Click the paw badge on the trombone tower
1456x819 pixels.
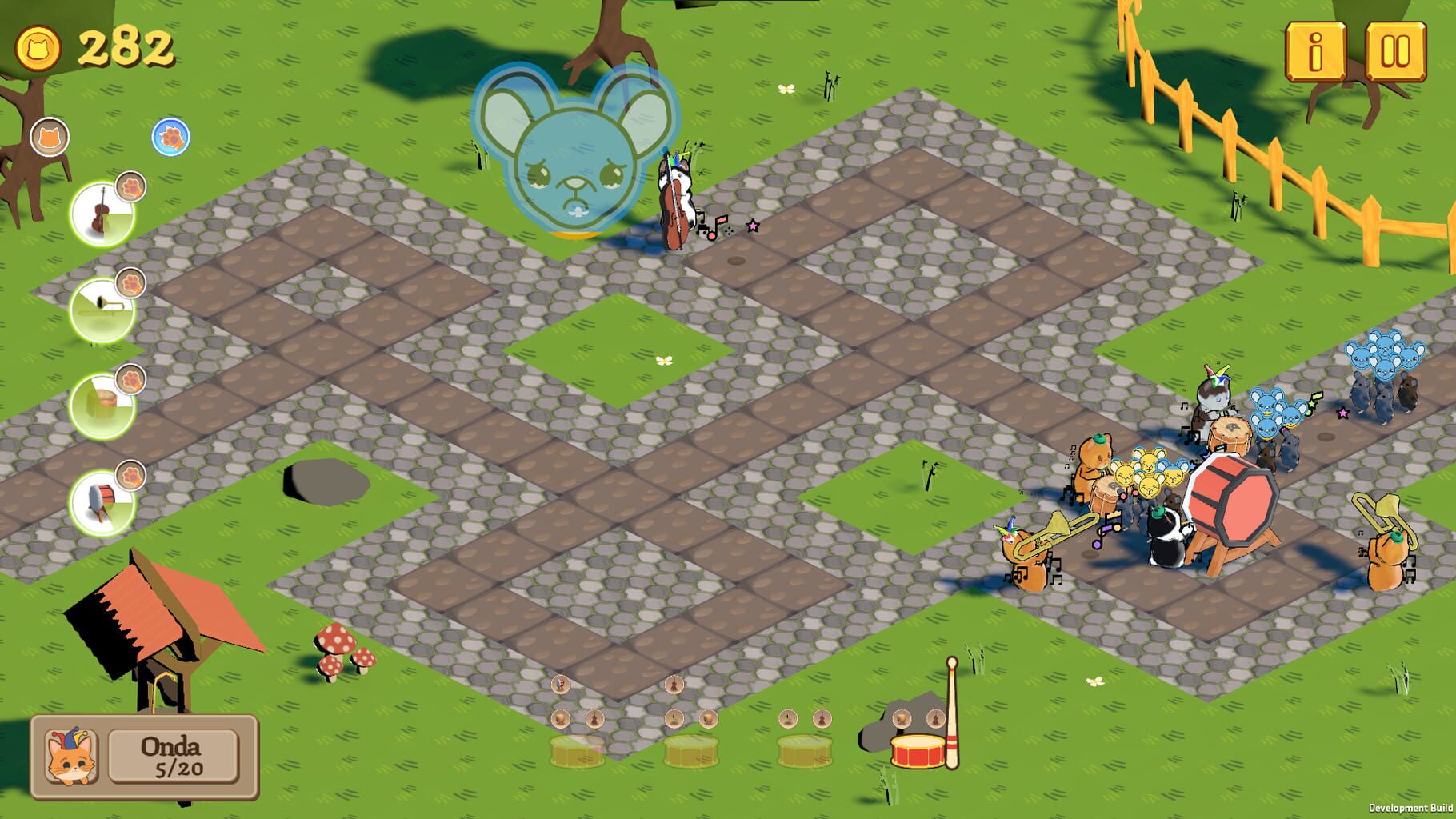pos(131,282)
